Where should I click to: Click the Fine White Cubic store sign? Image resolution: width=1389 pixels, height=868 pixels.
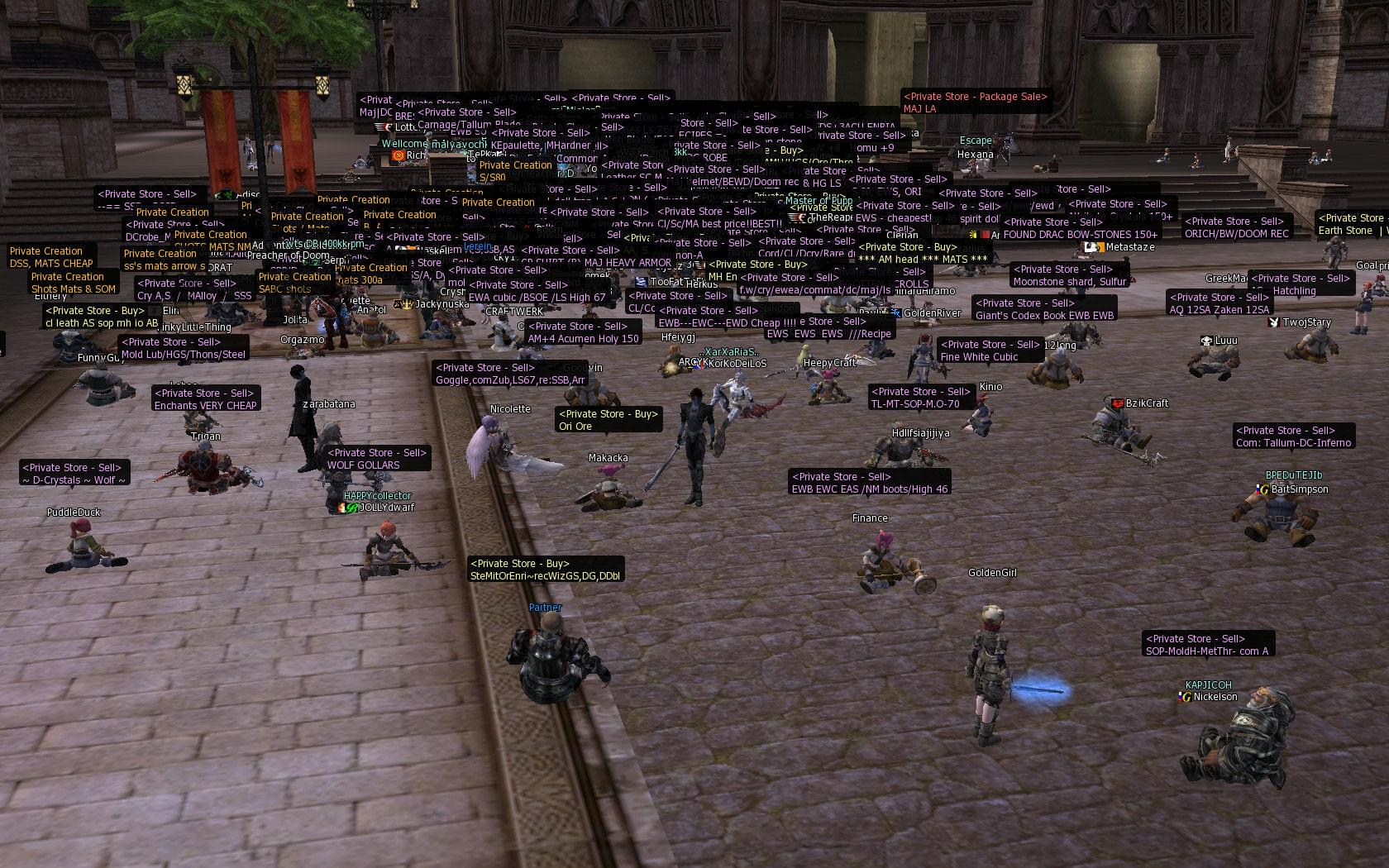(990, 351)
